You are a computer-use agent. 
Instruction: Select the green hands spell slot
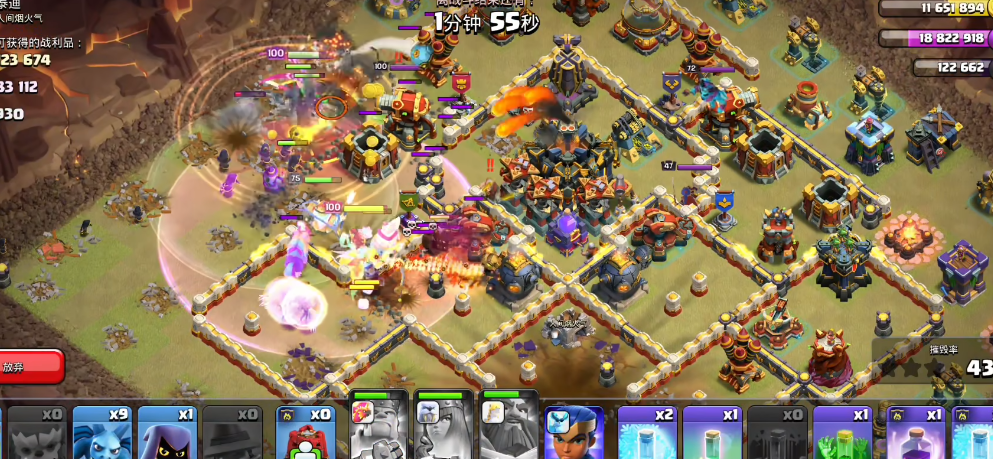(842, 432)
